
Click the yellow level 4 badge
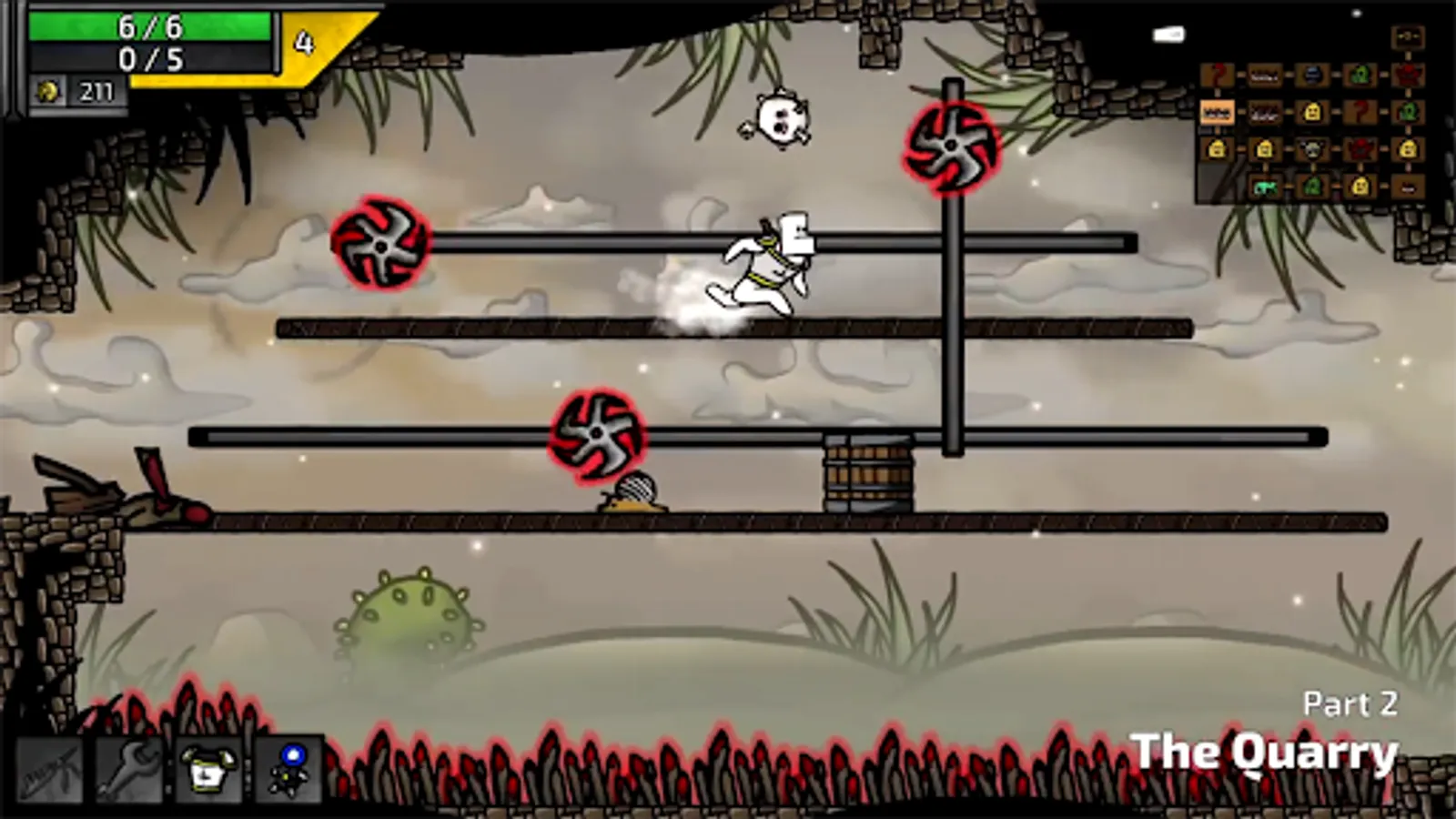point(303,40)
